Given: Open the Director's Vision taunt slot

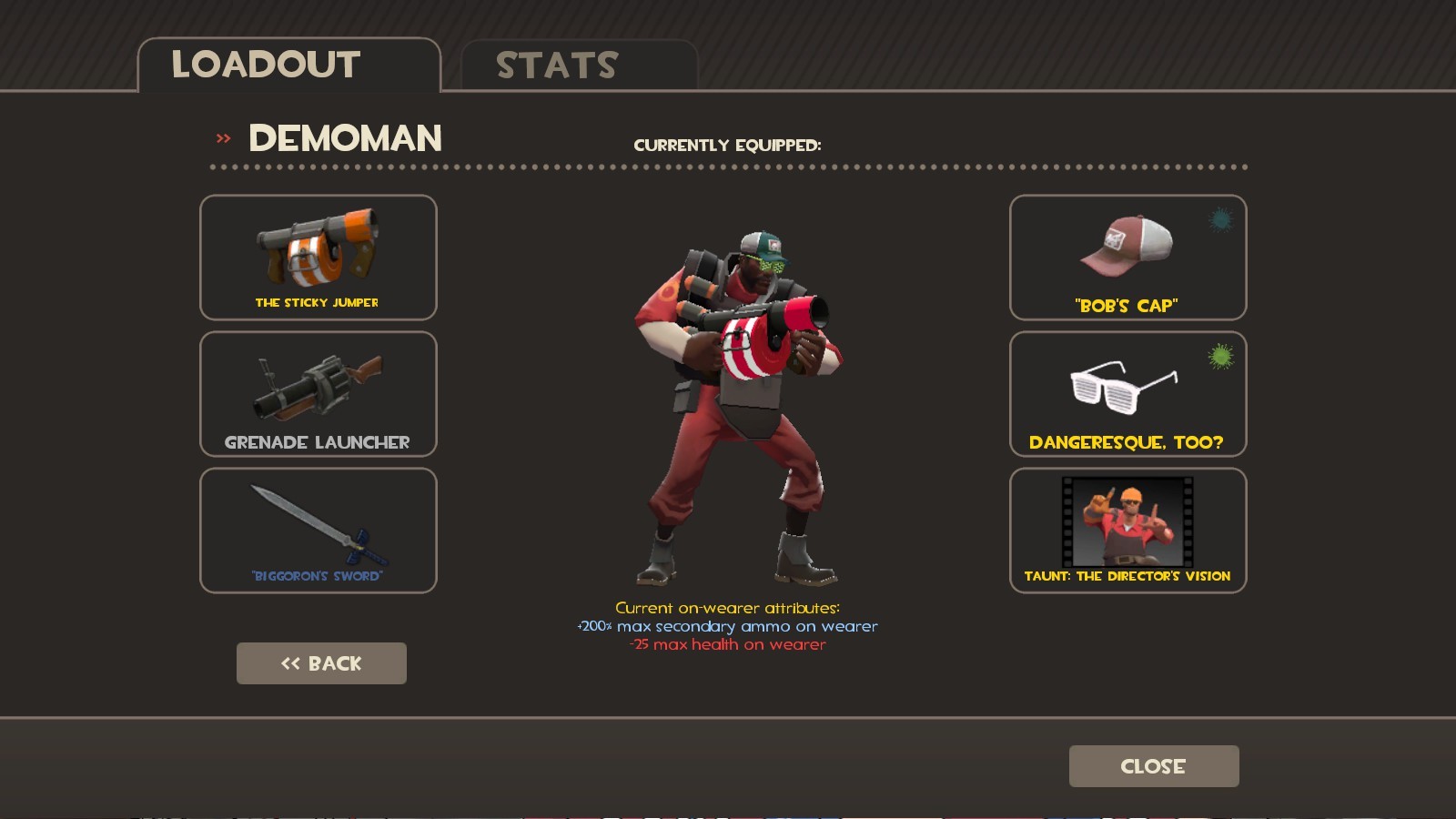Looking at the screenshot, I should 1127,530.
